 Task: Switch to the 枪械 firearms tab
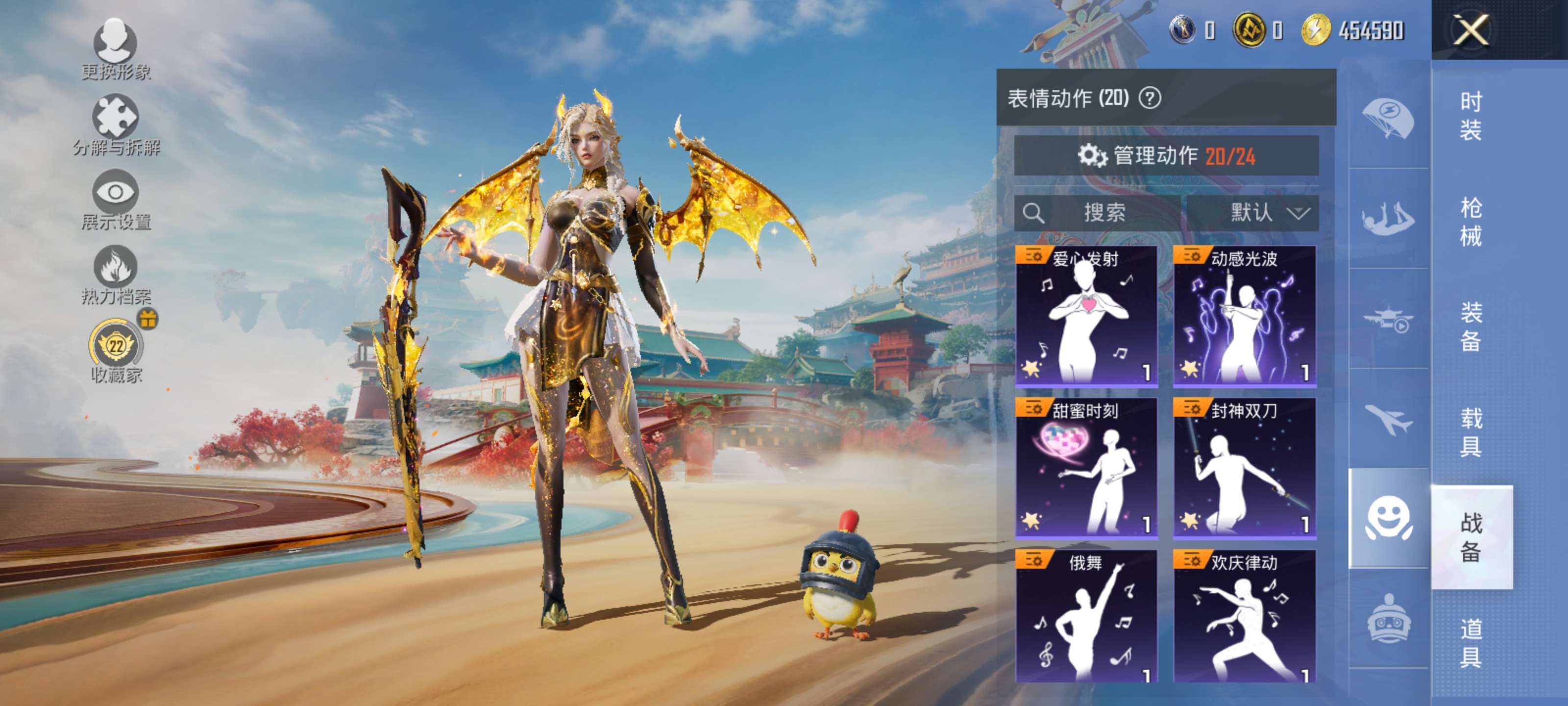(1470, 221)
